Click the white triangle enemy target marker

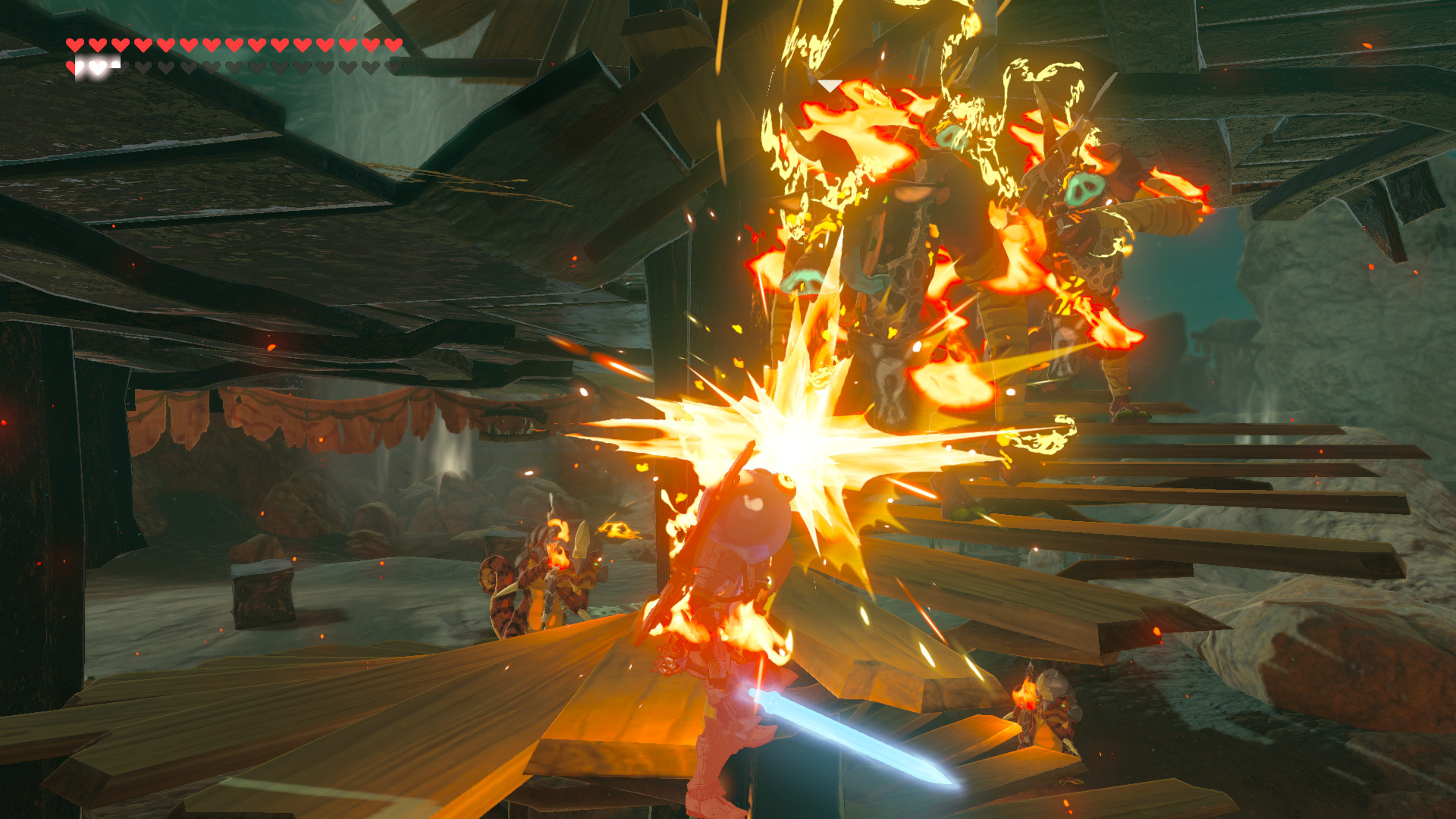(x=830, y=85)
